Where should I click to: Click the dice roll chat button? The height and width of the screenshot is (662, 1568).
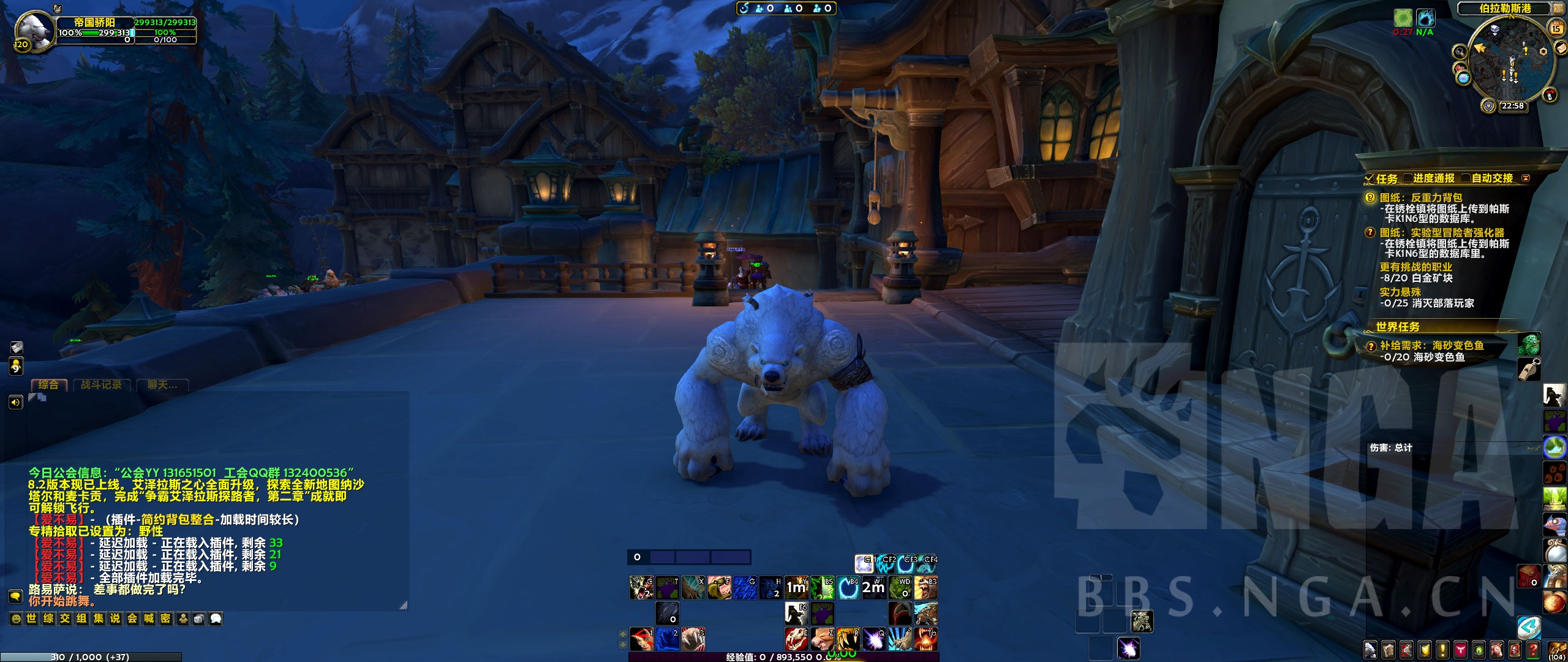[199, 619]
